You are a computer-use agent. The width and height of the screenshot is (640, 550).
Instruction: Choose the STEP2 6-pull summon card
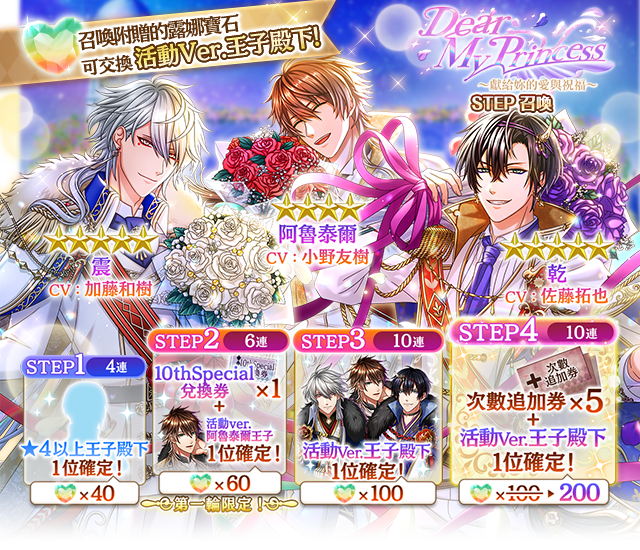[219, 395]
